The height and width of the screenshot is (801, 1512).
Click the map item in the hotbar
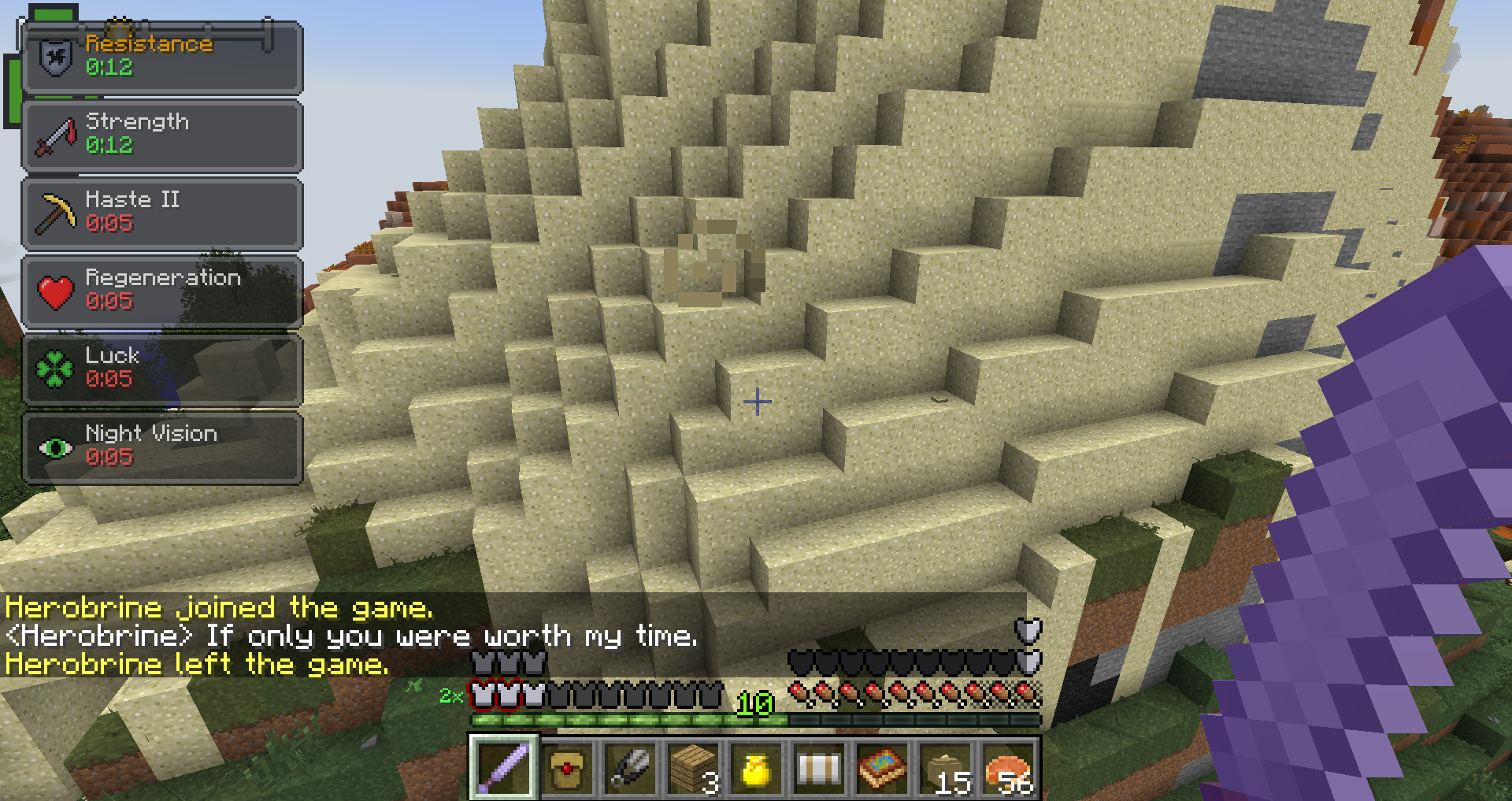point(883,768)
